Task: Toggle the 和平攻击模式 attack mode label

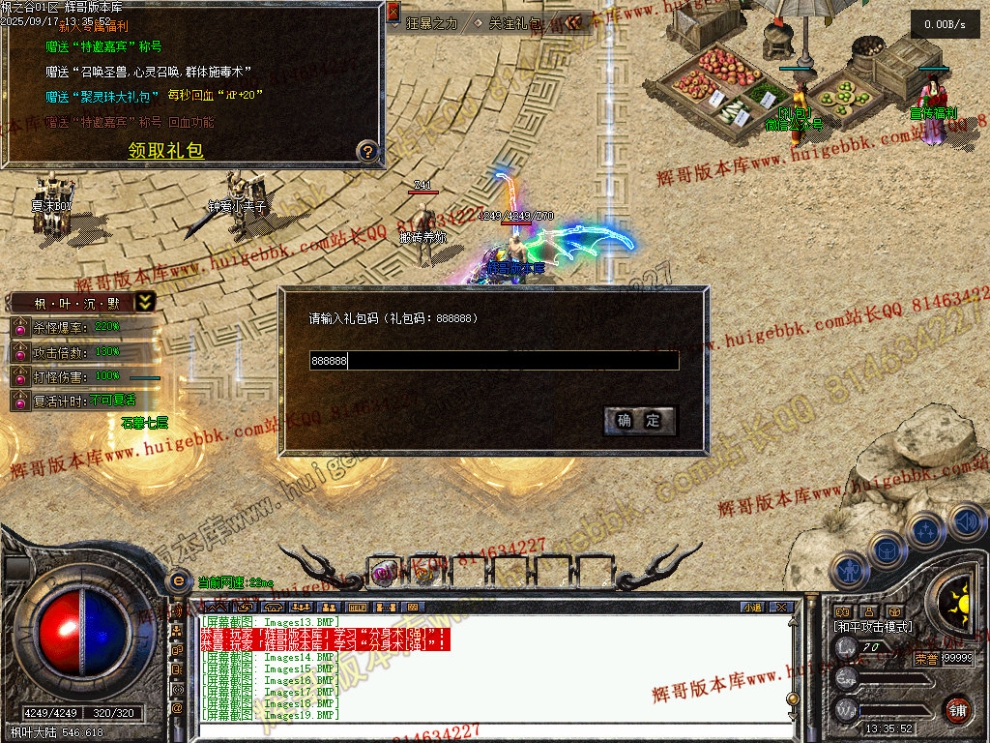Action: point(871,626)
